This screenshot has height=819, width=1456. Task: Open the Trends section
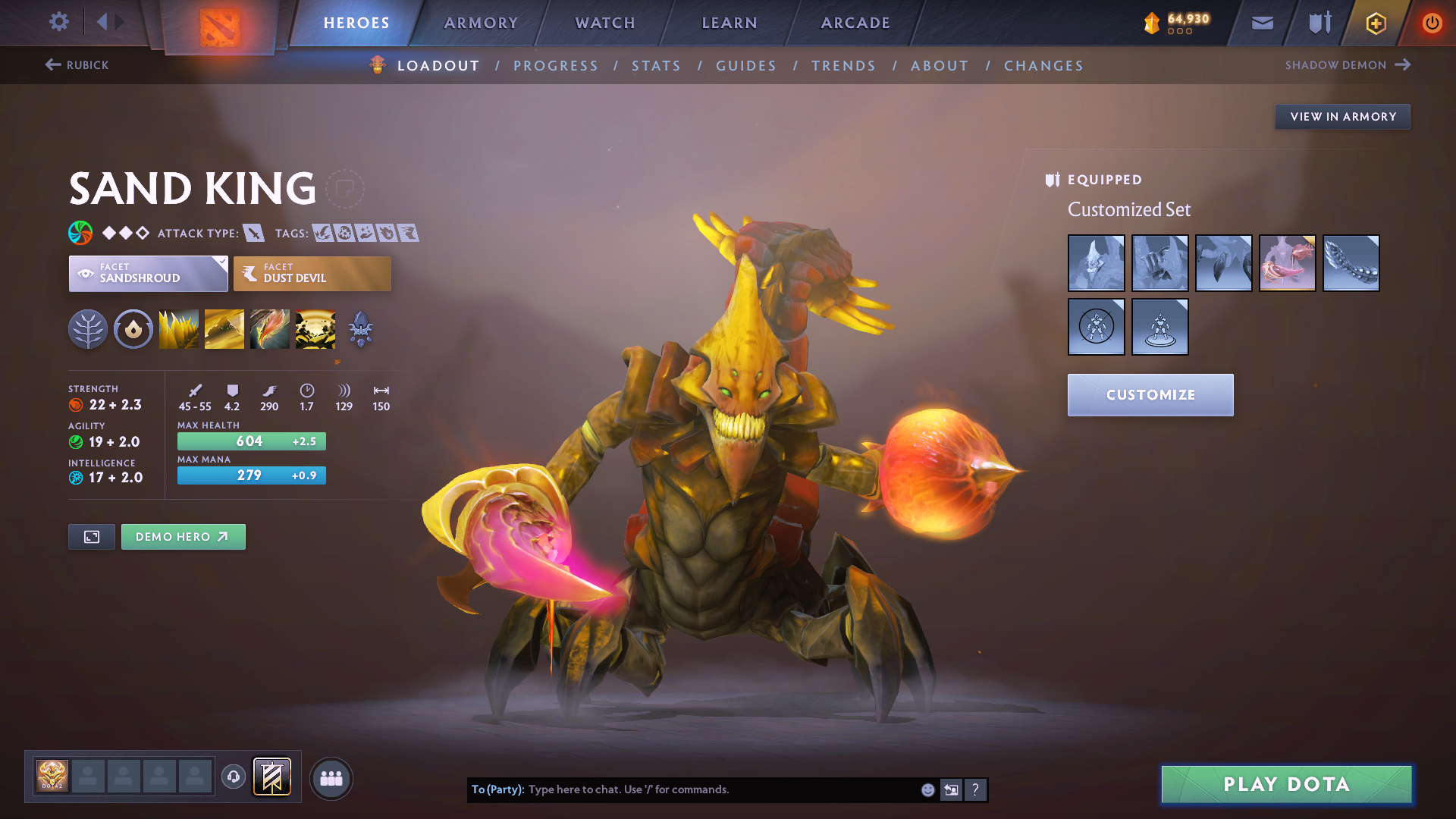[843, 66]
